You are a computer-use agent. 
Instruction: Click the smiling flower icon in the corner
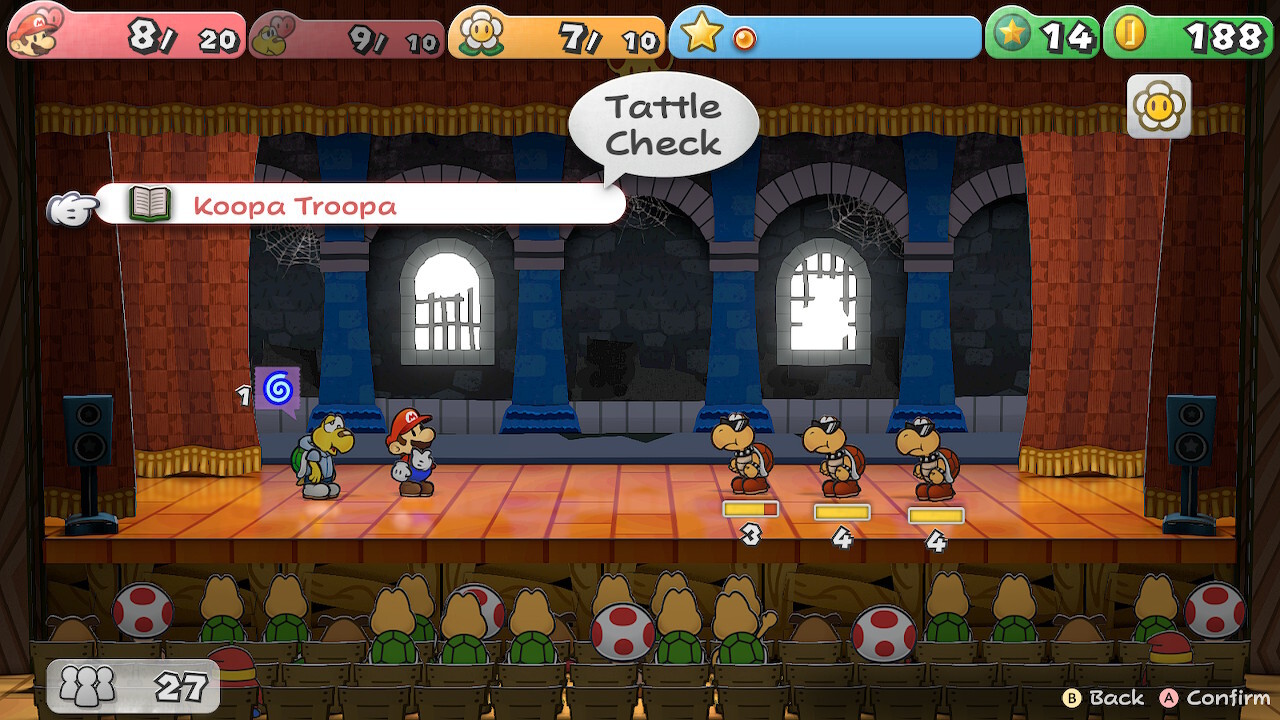point(1159,106)
